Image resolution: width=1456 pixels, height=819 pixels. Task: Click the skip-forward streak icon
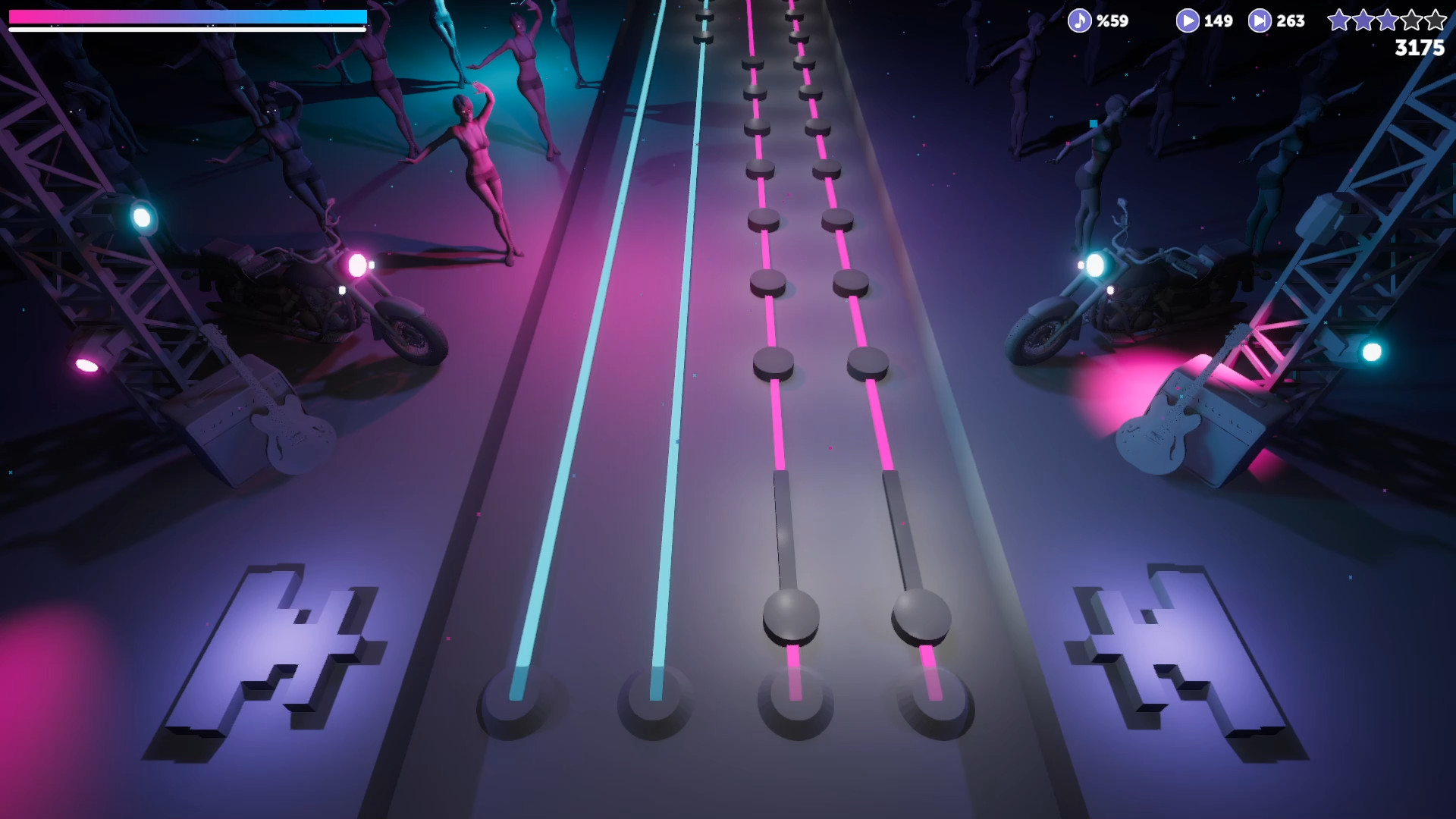pyautogui.click(x=1259, y=20)
